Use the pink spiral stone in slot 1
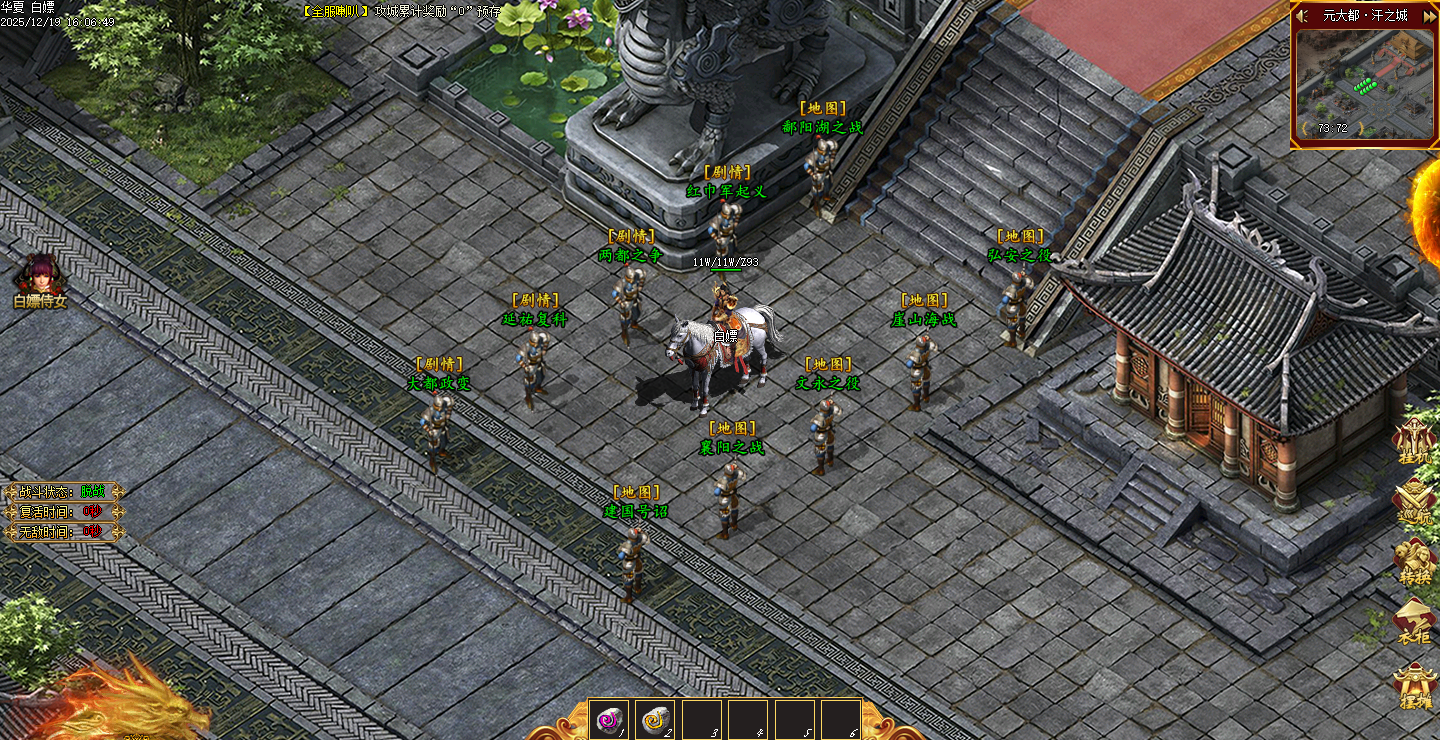This screenshot has width=1440, height=740. click(x=608, y=718)
